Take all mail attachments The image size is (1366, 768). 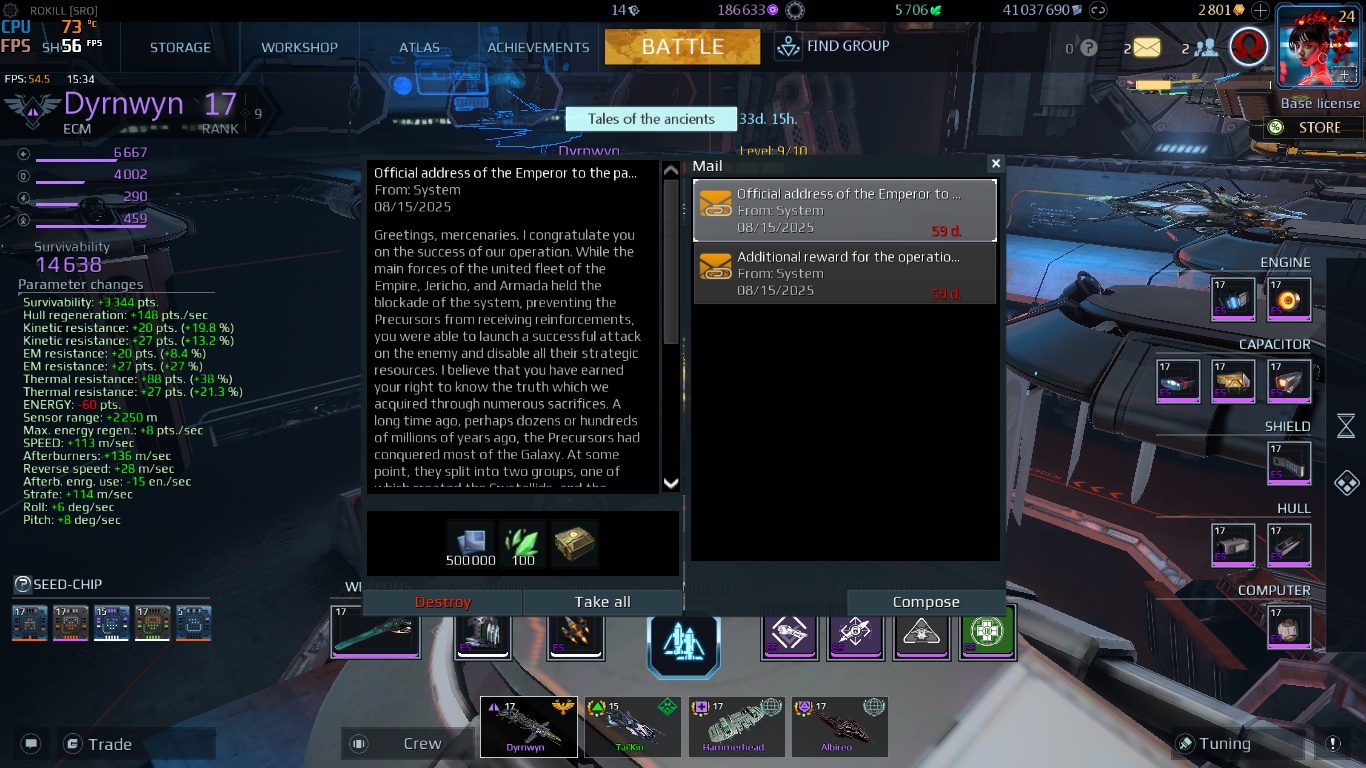click(x=602, y=602)
